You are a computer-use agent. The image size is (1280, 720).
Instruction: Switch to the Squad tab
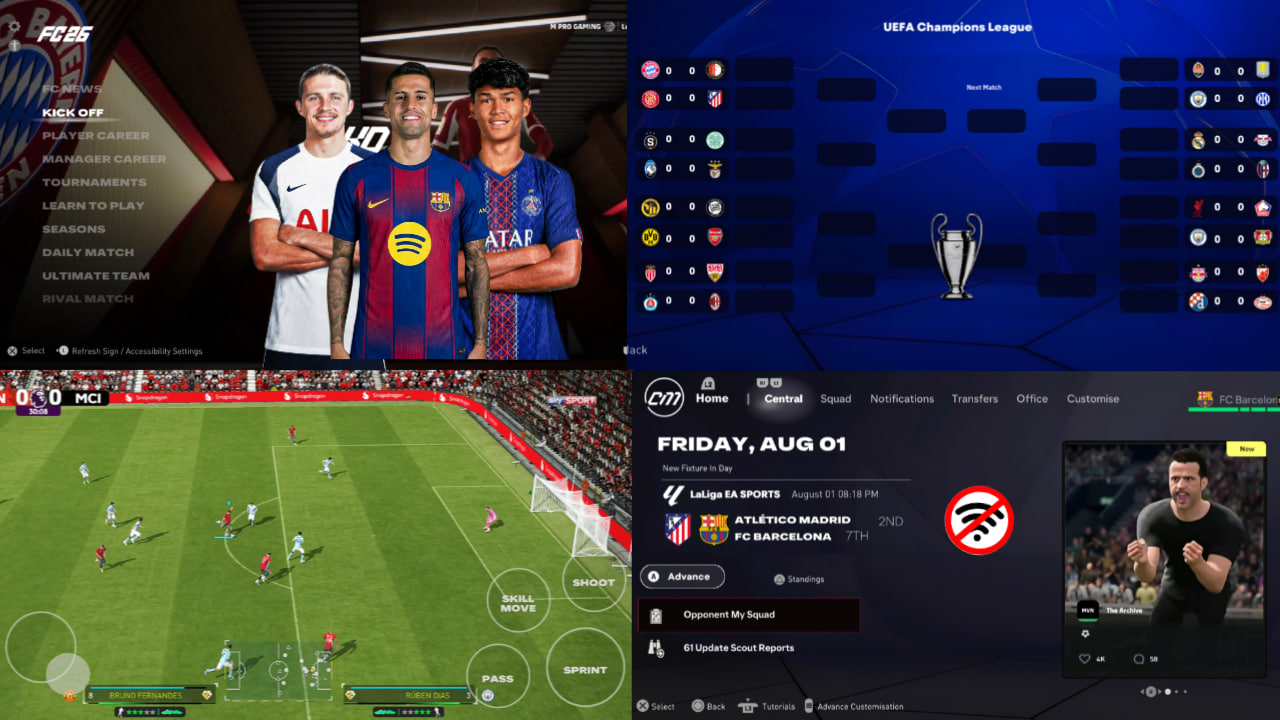(836, 398)
